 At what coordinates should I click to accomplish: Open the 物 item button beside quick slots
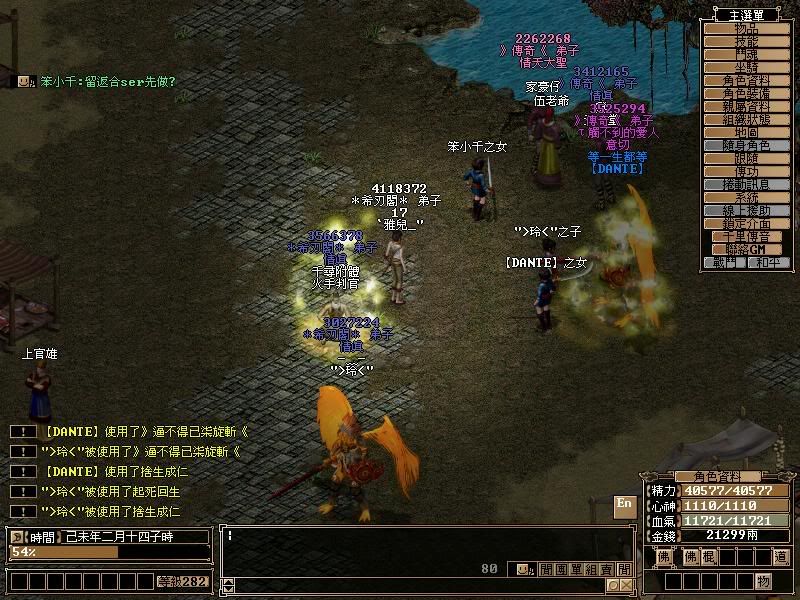[x=763, y=581]
